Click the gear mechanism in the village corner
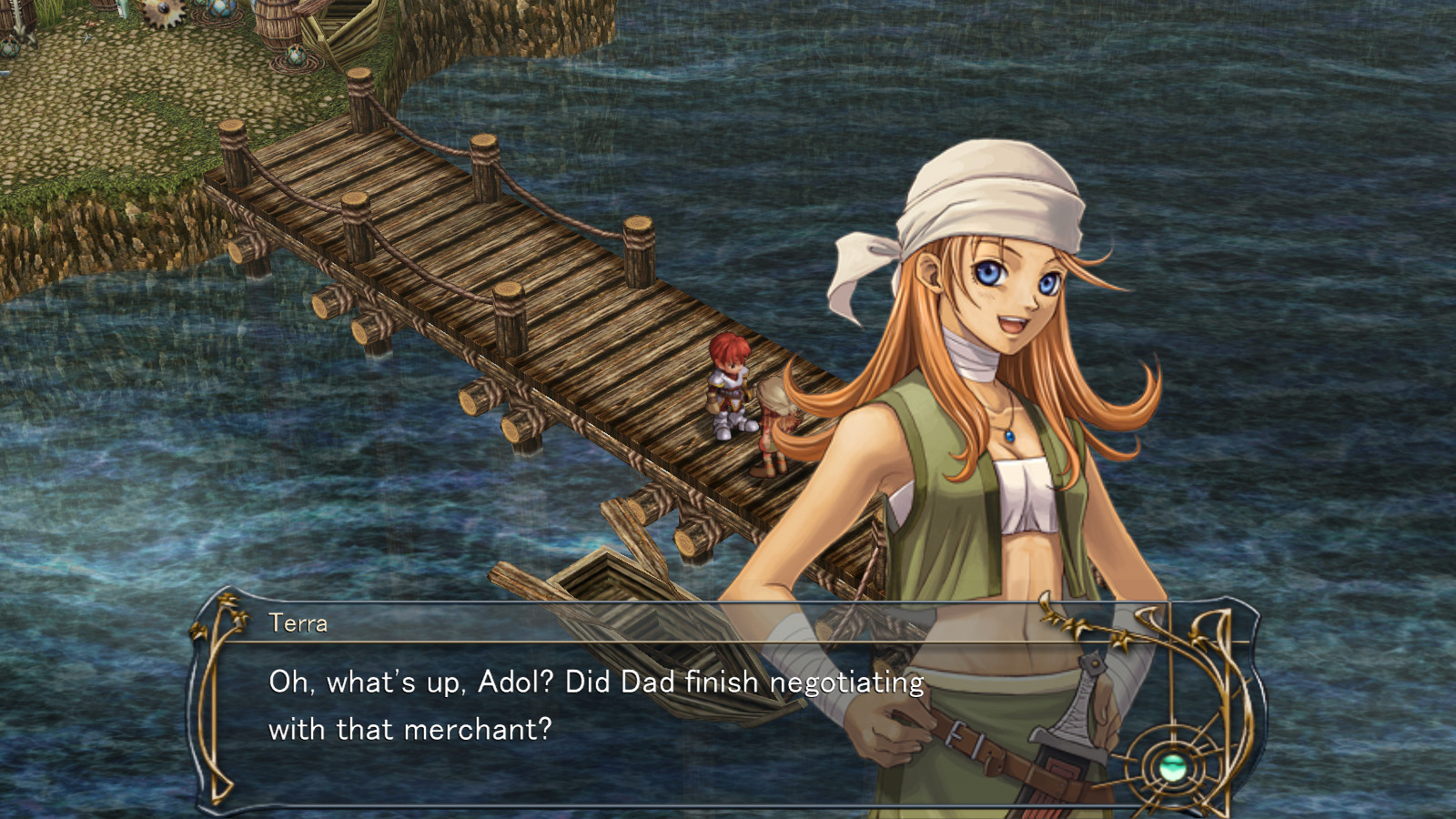The image size is (1456, 819). 162,14
